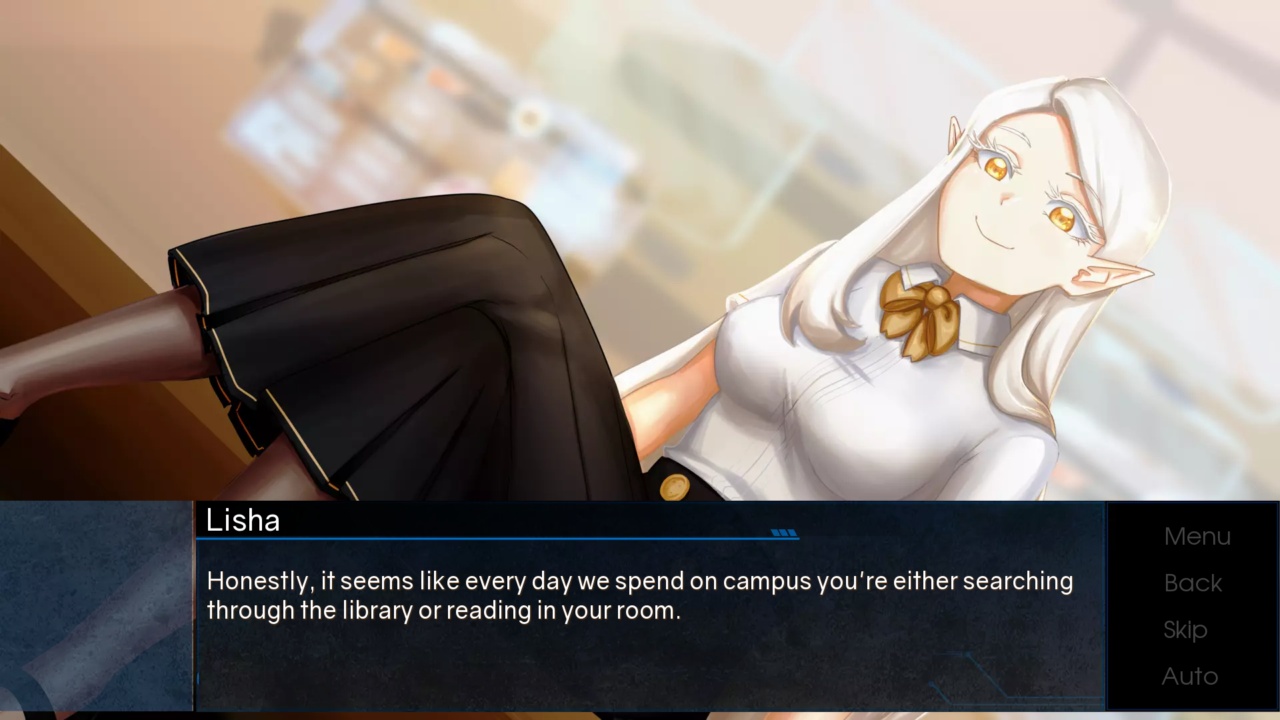This screenshot has width=1280, height=720.
Task: Click Lisha's name label
Action: (x=243, y=521)
